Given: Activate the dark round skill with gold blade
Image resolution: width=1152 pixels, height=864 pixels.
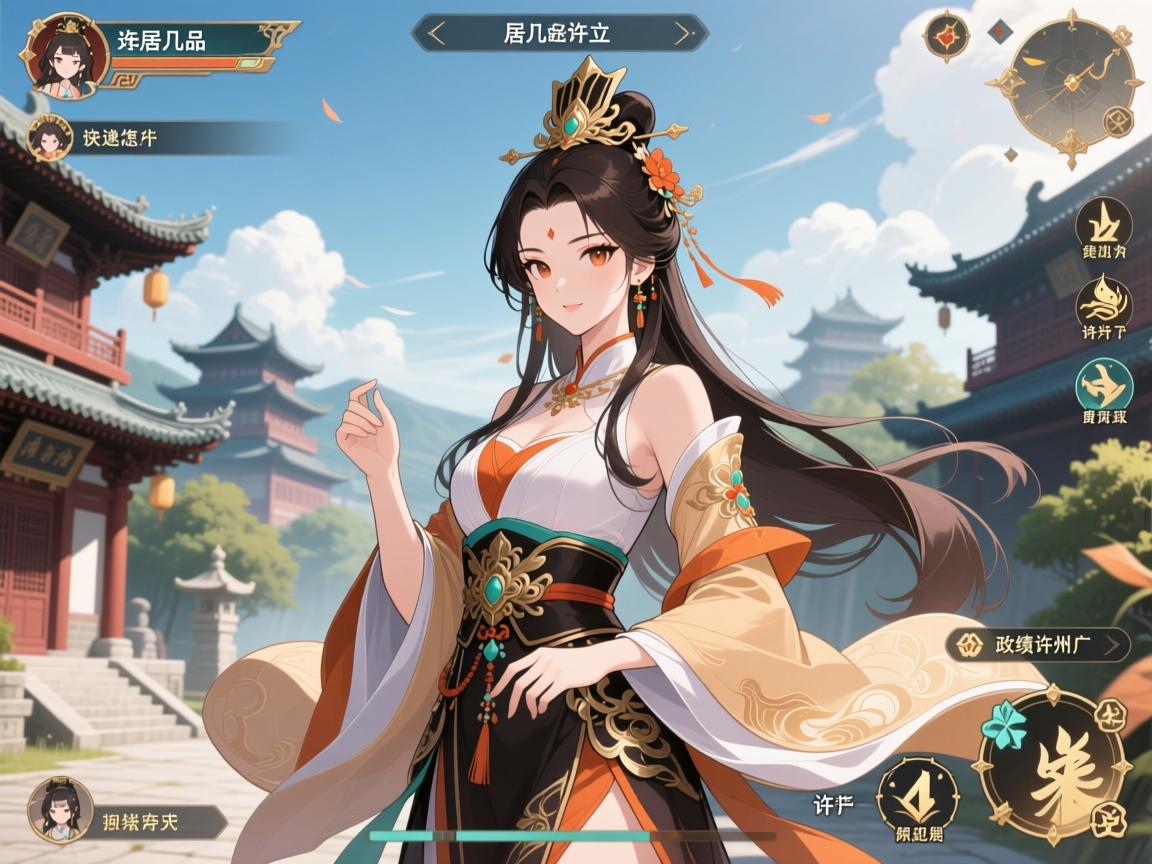Looking at the screenshot, I should (x=1104, y=222).
